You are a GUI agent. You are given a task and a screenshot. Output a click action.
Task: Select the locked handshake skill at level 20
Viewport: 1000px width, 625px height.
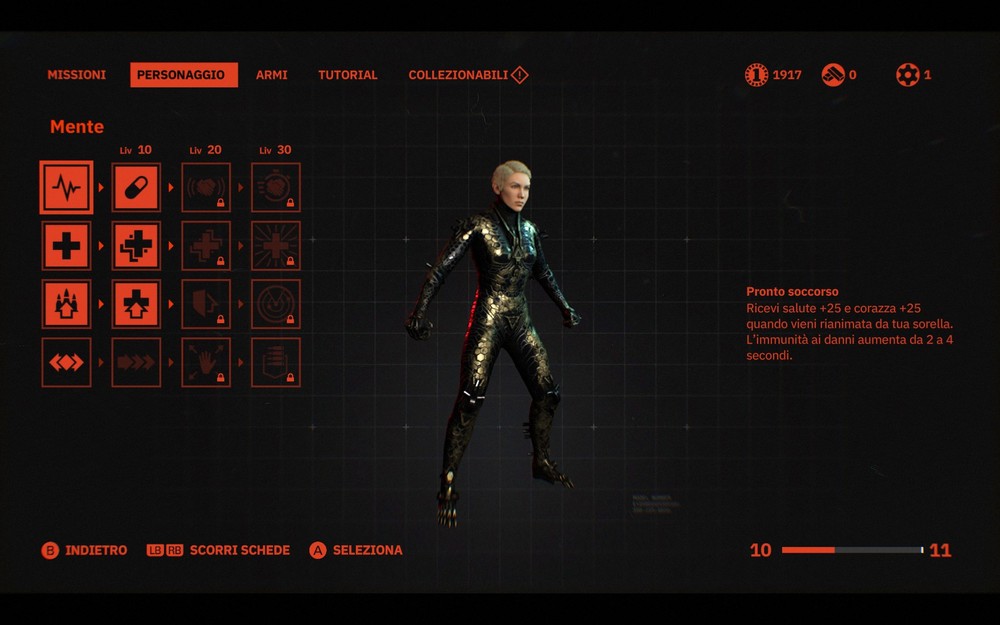(206, 188)
